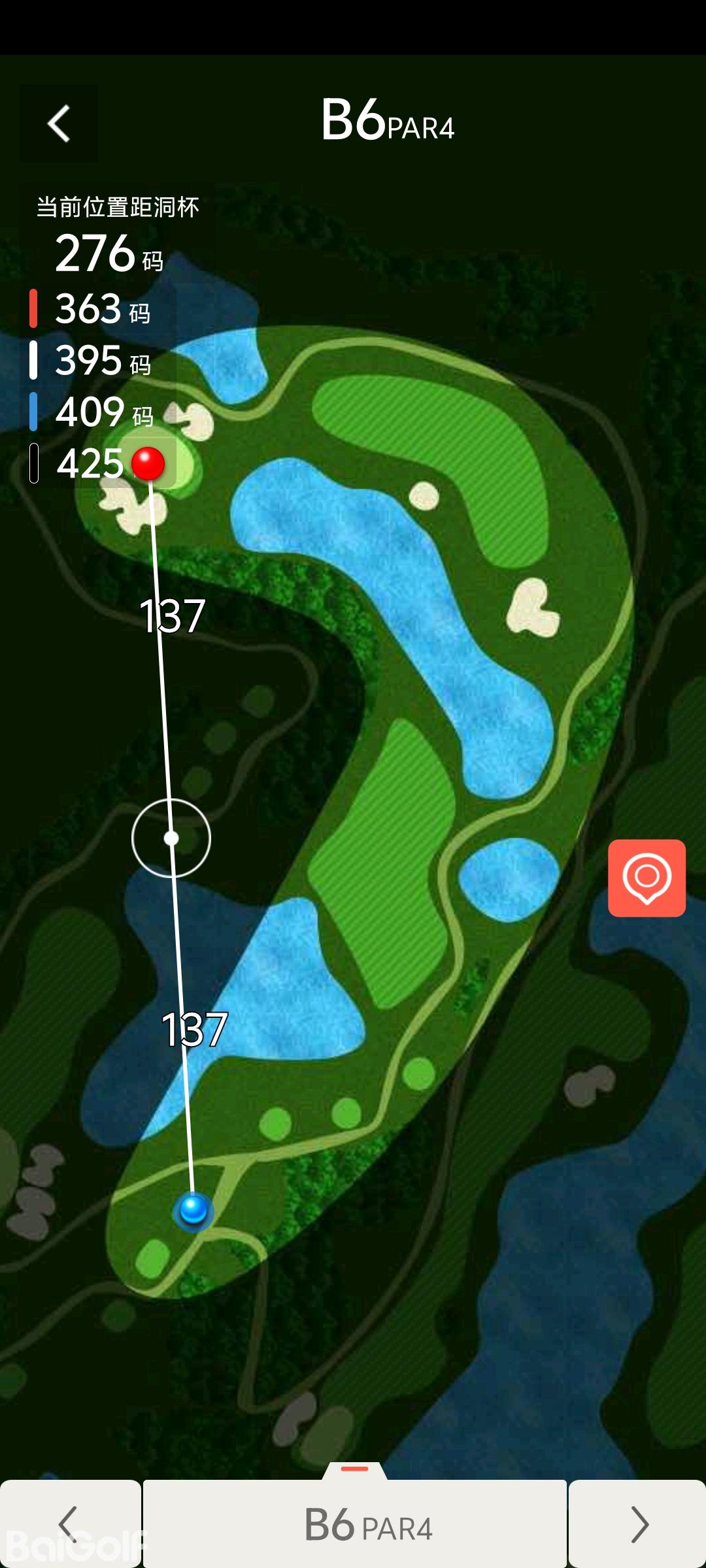The width and height of the screenshot is (706, 1568).
Task: Tap the red hole flag pin
Action: click(148, 463)
